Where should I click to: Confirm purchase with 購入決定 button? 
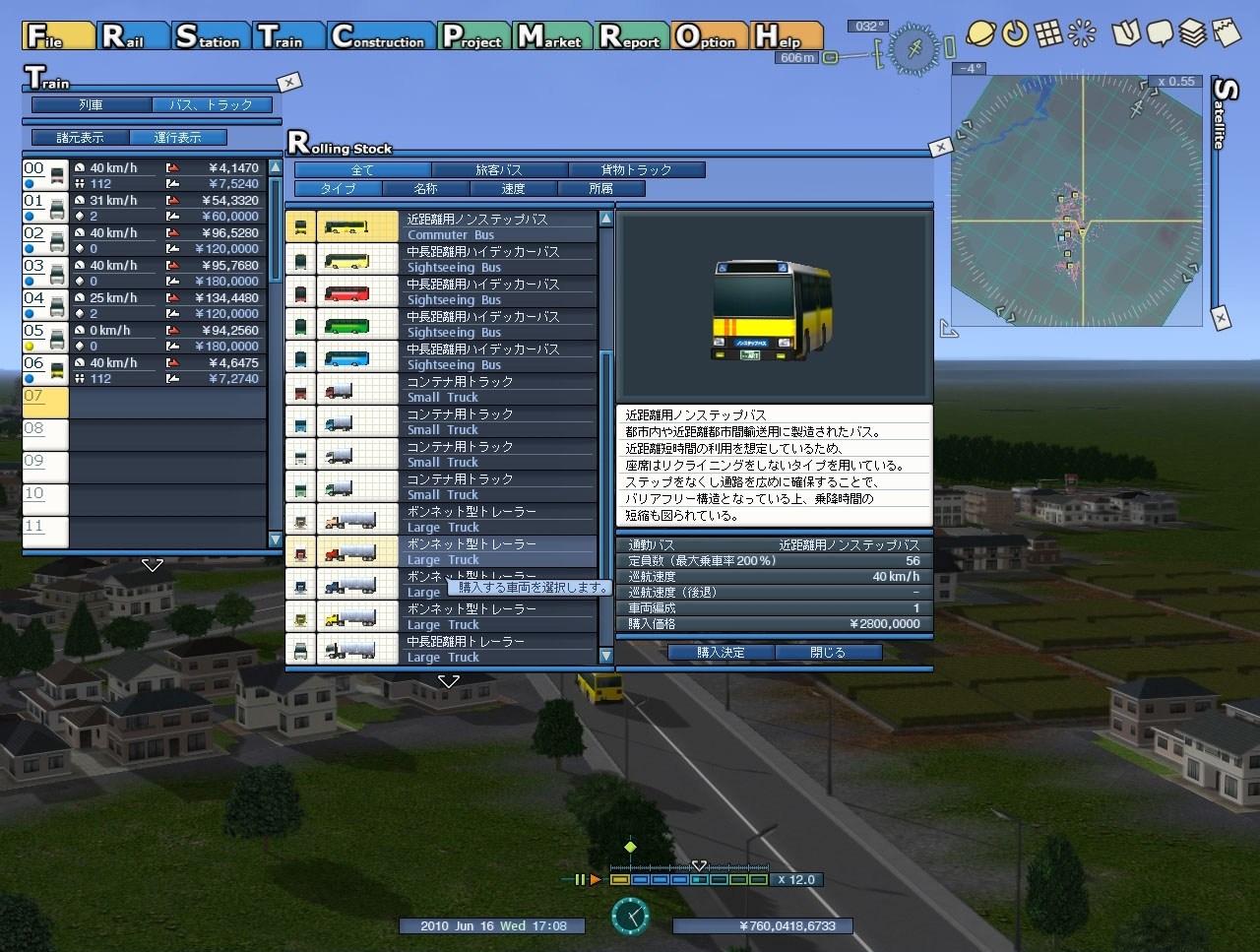coord(721,652)
